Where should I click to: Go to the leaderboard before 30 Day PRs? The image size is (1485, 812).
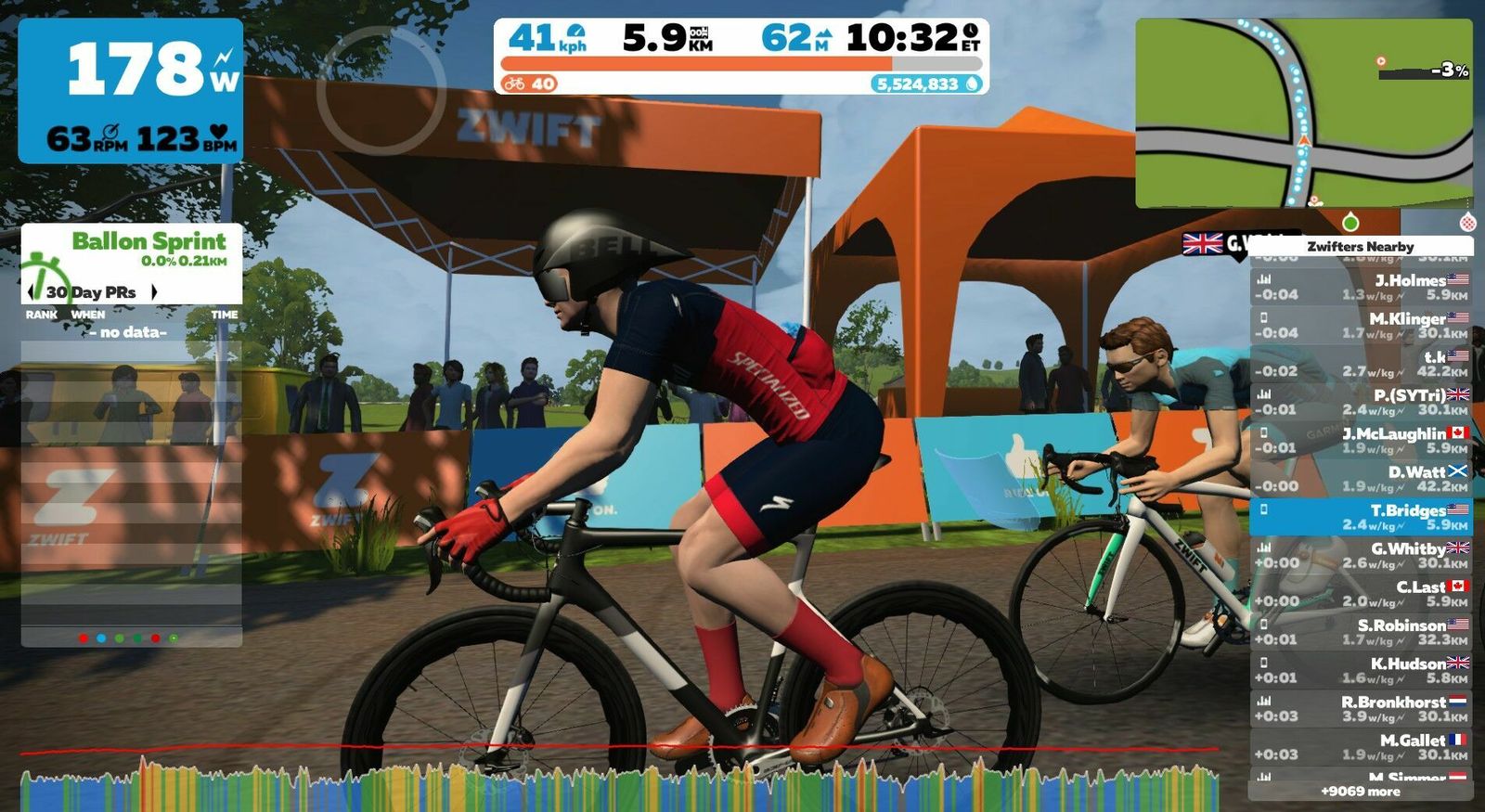32,292
